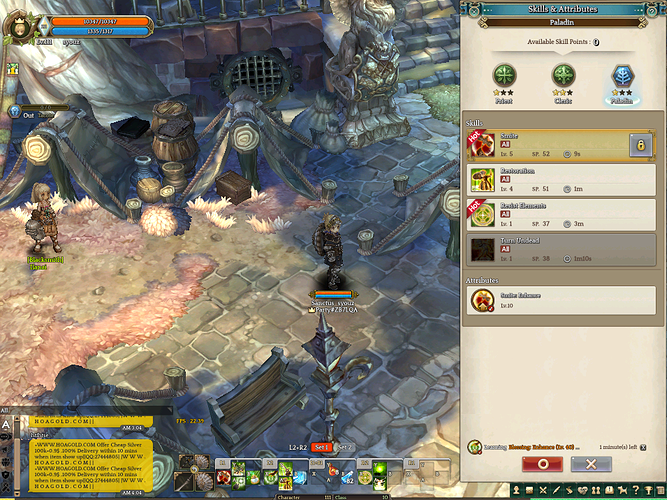Select the Priest class icon
The height and width of the screenshot is (500, 668).
tap(505, 76)
